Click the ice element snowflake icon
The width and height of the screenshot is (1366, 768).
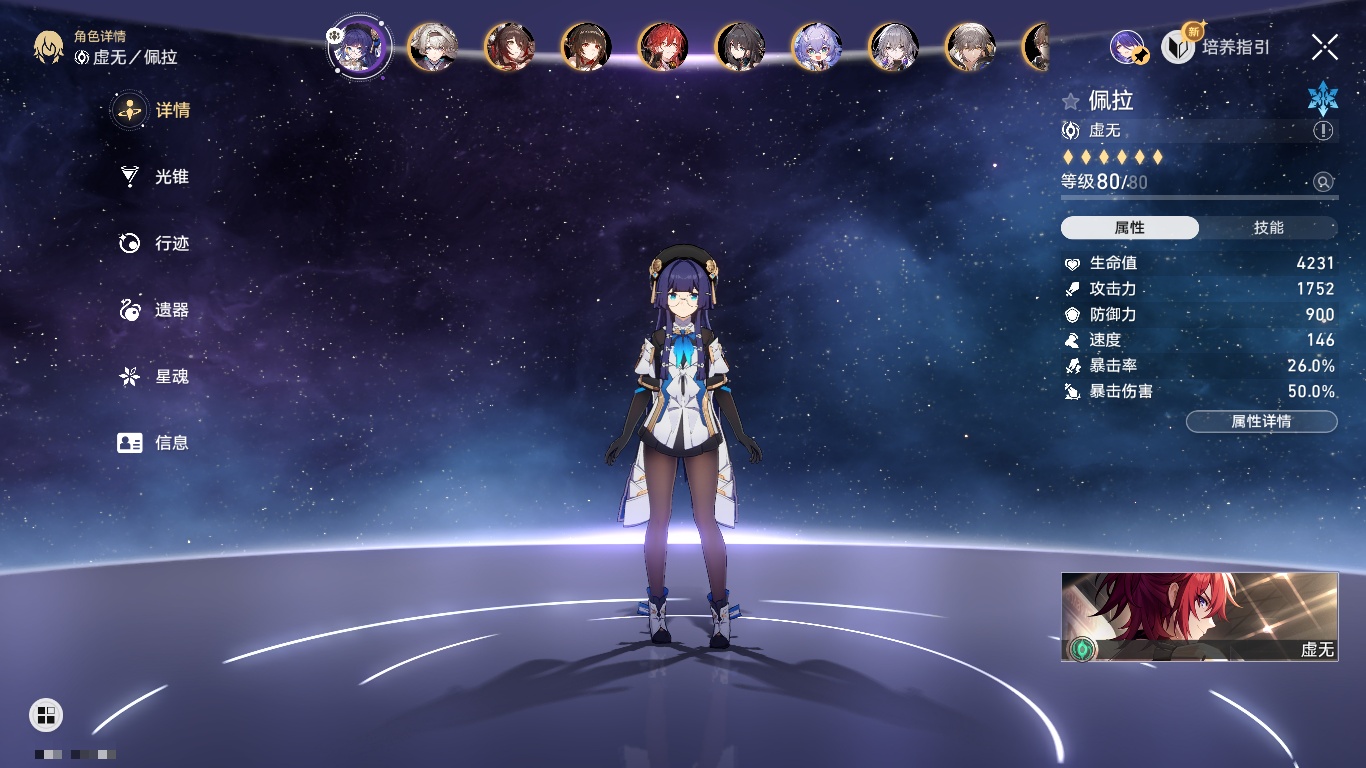pos(1322,98)
